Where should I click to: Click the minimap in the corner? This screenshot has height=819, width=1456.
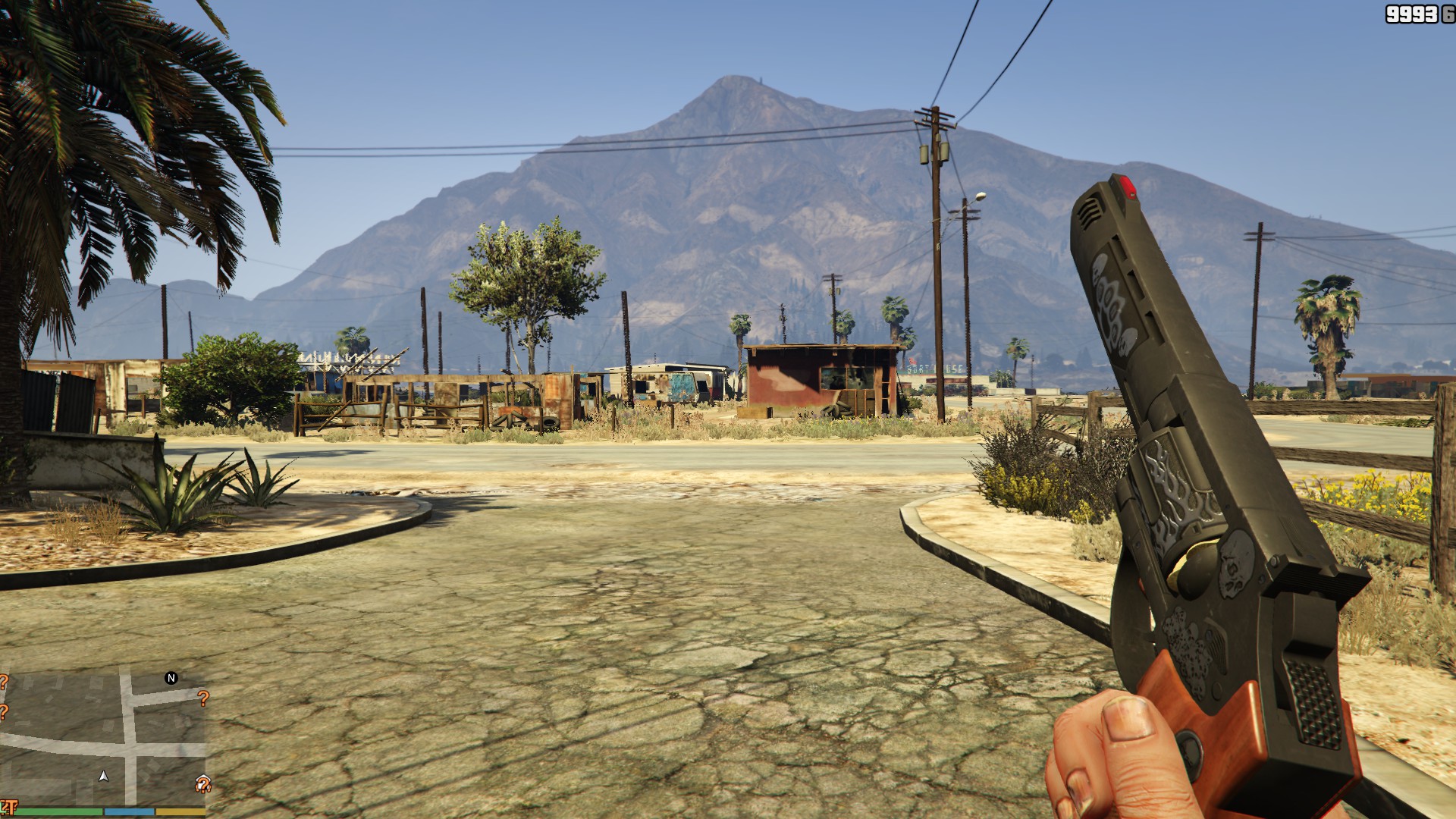[102, 739]
